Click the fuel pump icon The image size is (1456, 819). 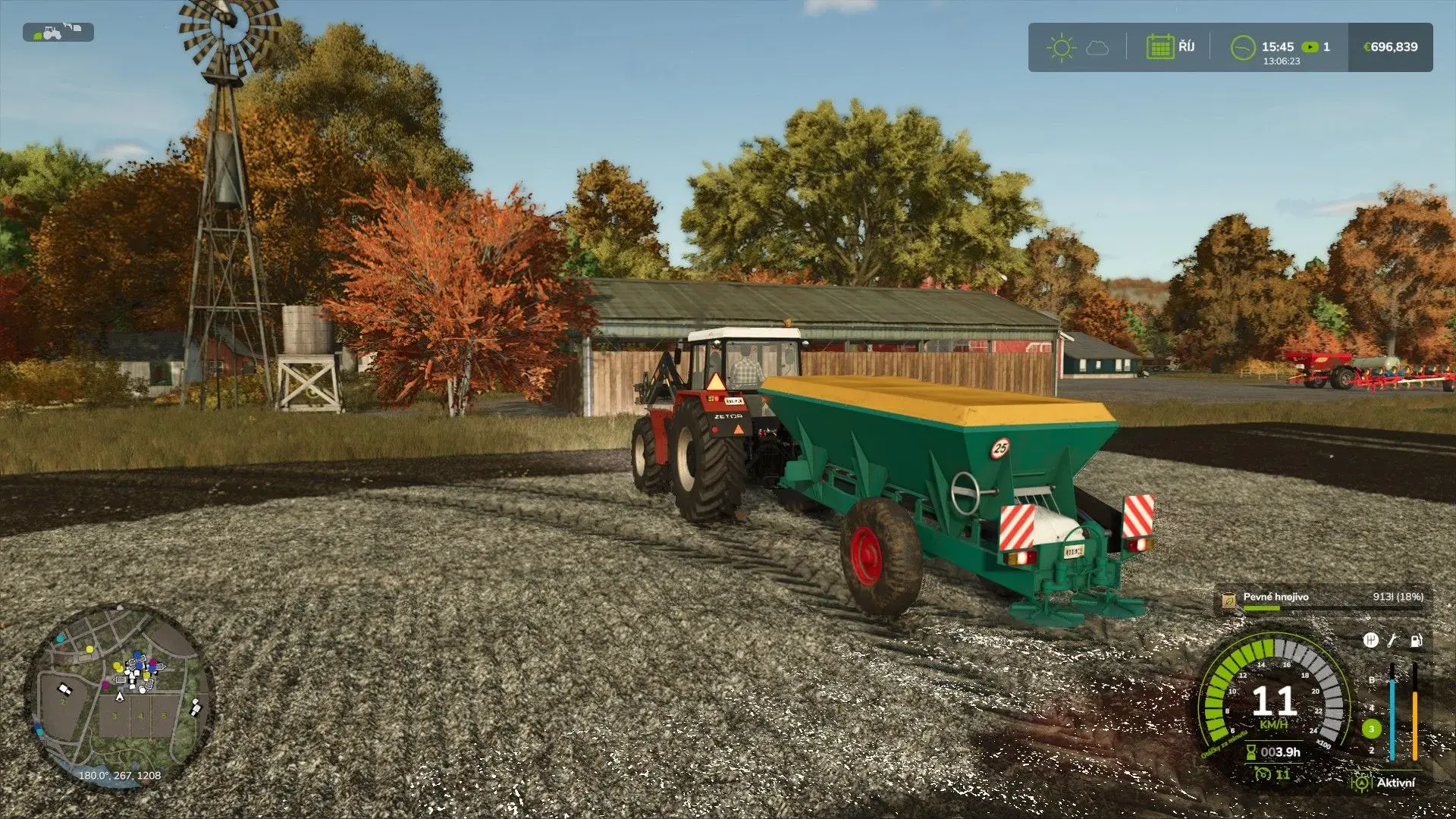[1416, 642]
